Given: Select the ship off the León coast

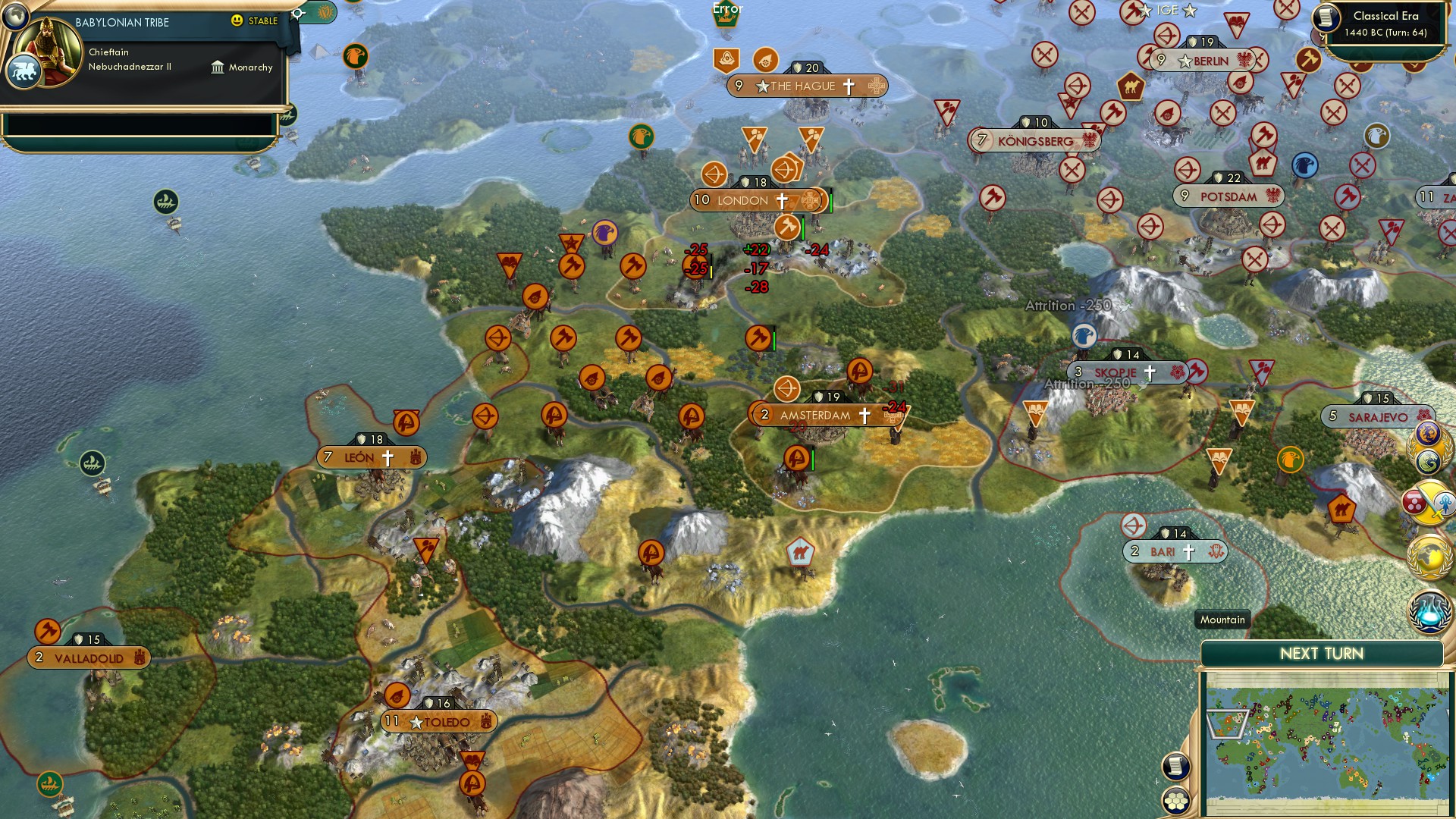Looking at the screenshot, I should [x=91, y=461].
